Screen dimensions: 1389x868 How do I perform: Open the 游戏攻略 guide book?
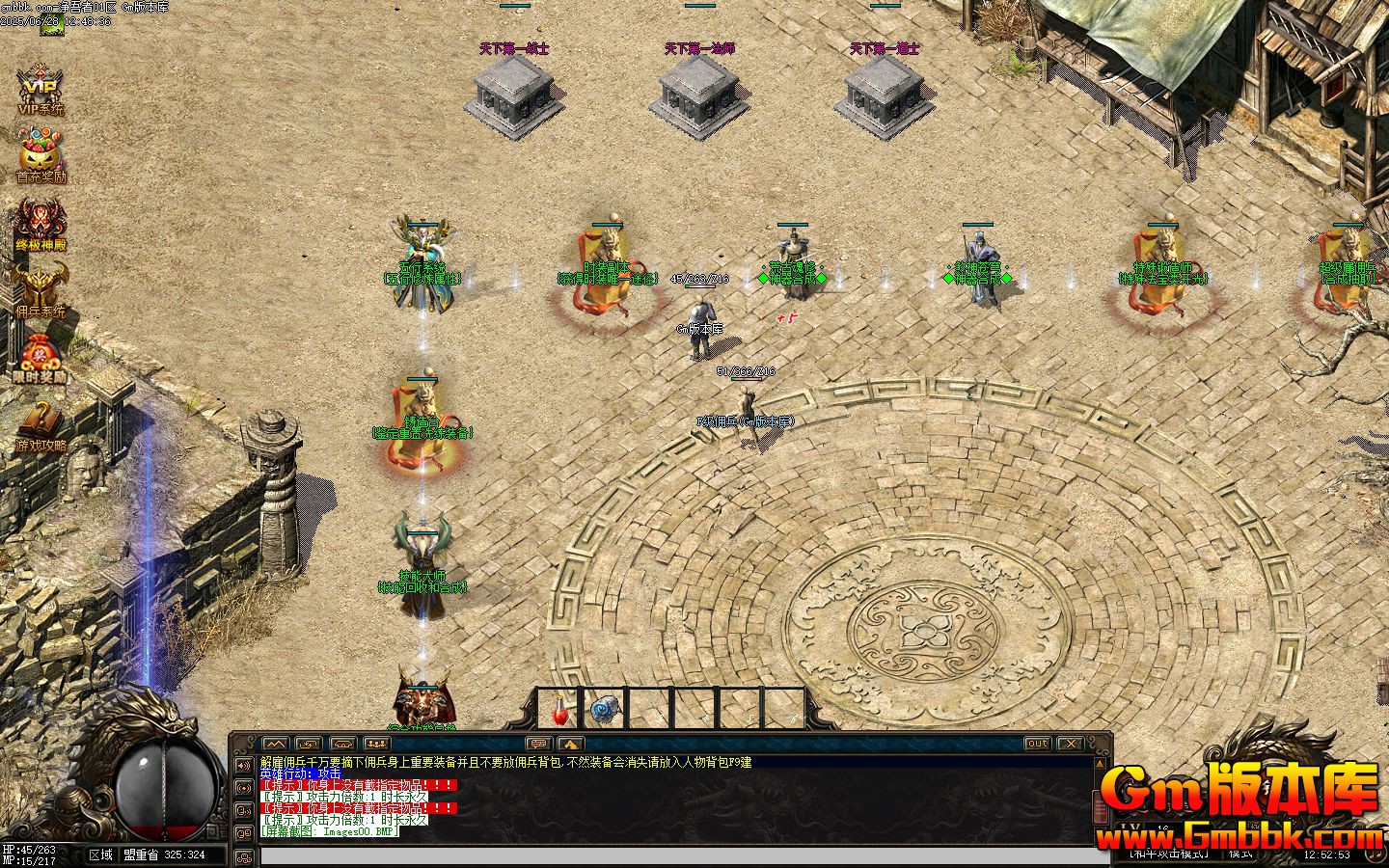[41, 424]
